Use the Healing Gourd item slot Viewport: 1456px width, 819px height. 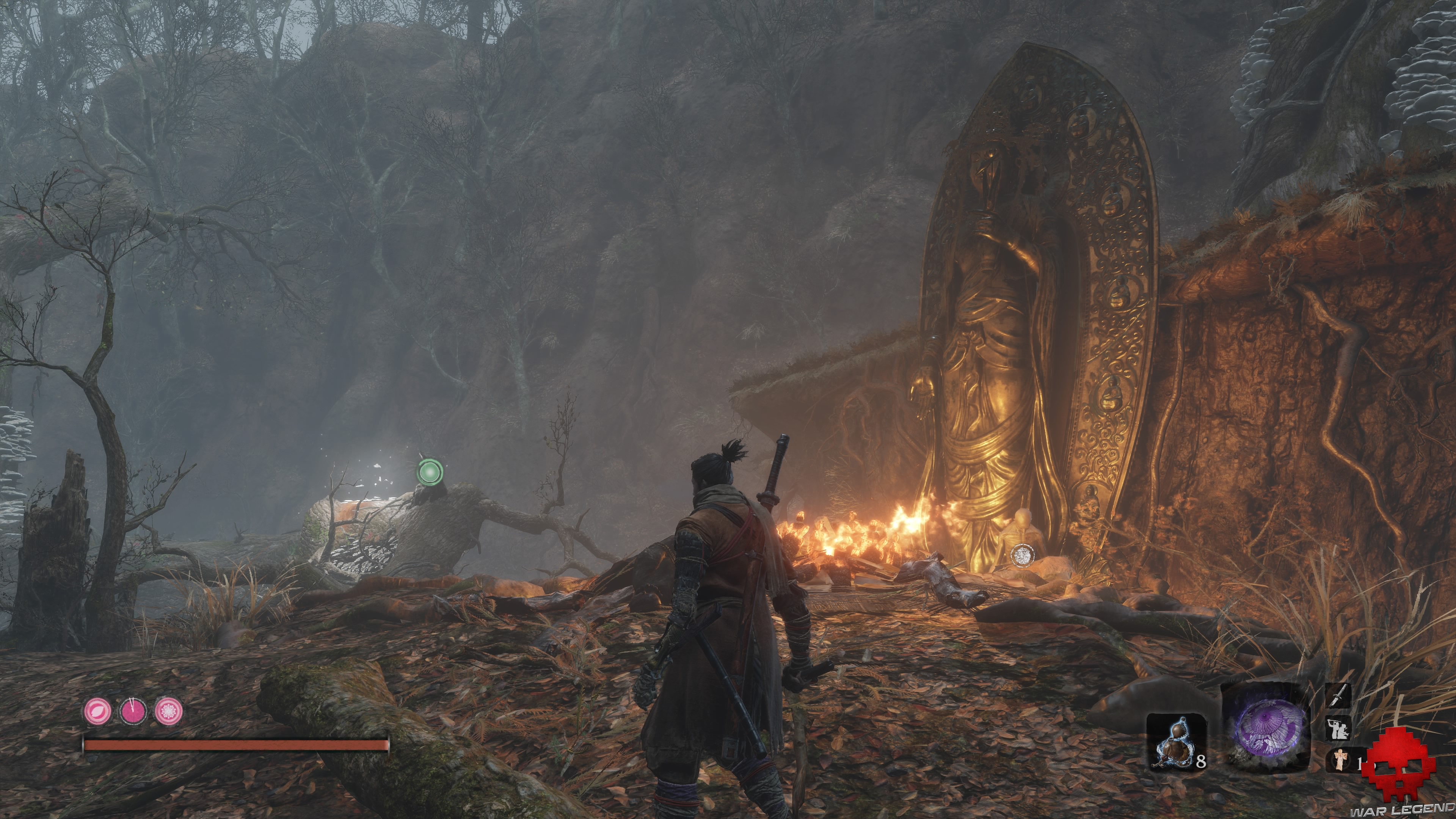pos(1176,742)
